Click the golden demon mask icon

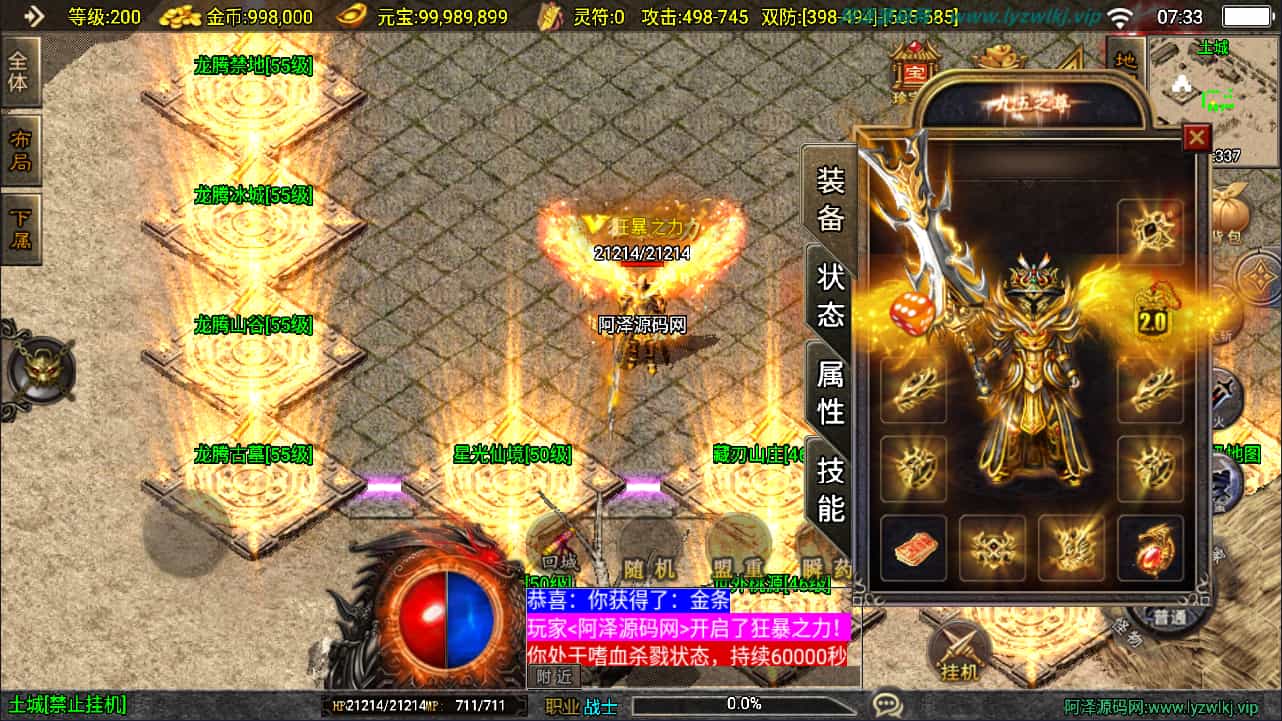(40, 371)
